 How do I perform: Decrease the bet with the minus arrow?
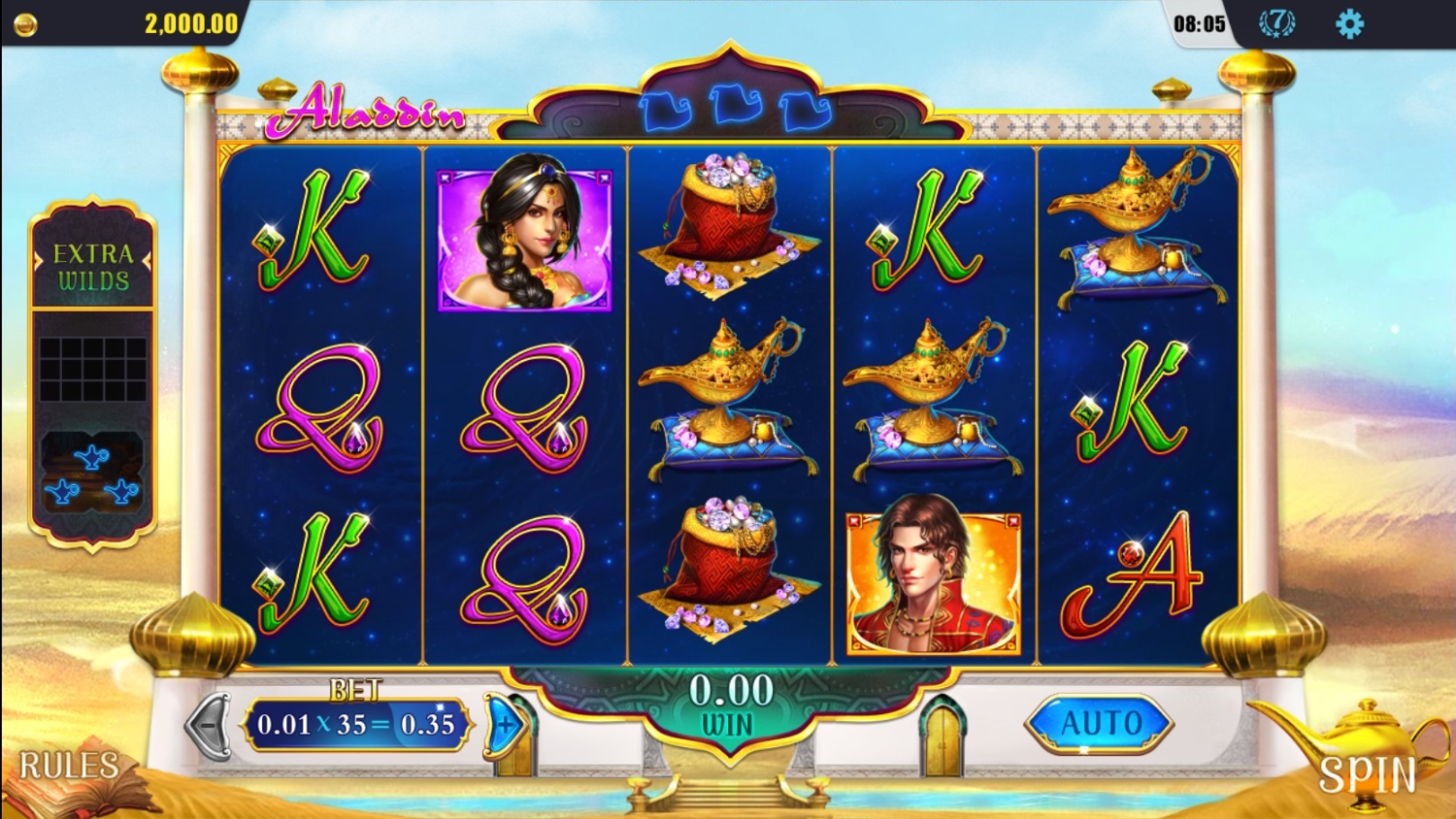coord(209,724)
